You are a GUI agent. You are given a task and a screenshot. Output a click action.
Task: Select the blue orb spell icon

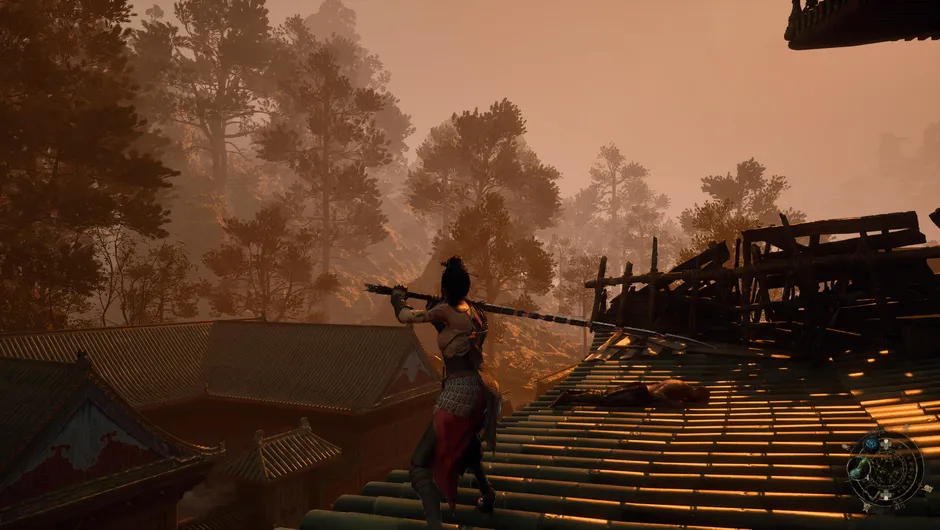point(871,443)
